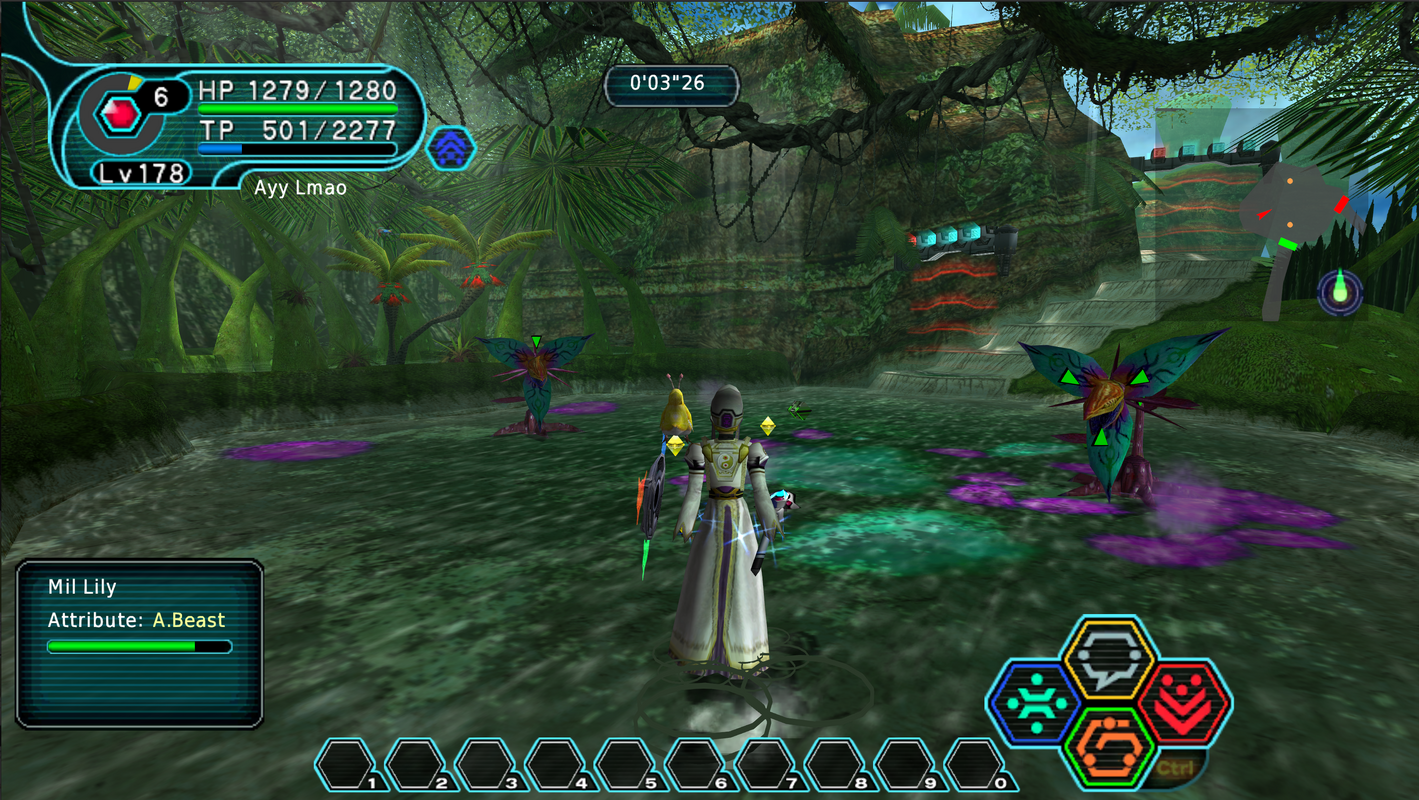Toggle hotbar shortcut slot 1

(346, 763)
